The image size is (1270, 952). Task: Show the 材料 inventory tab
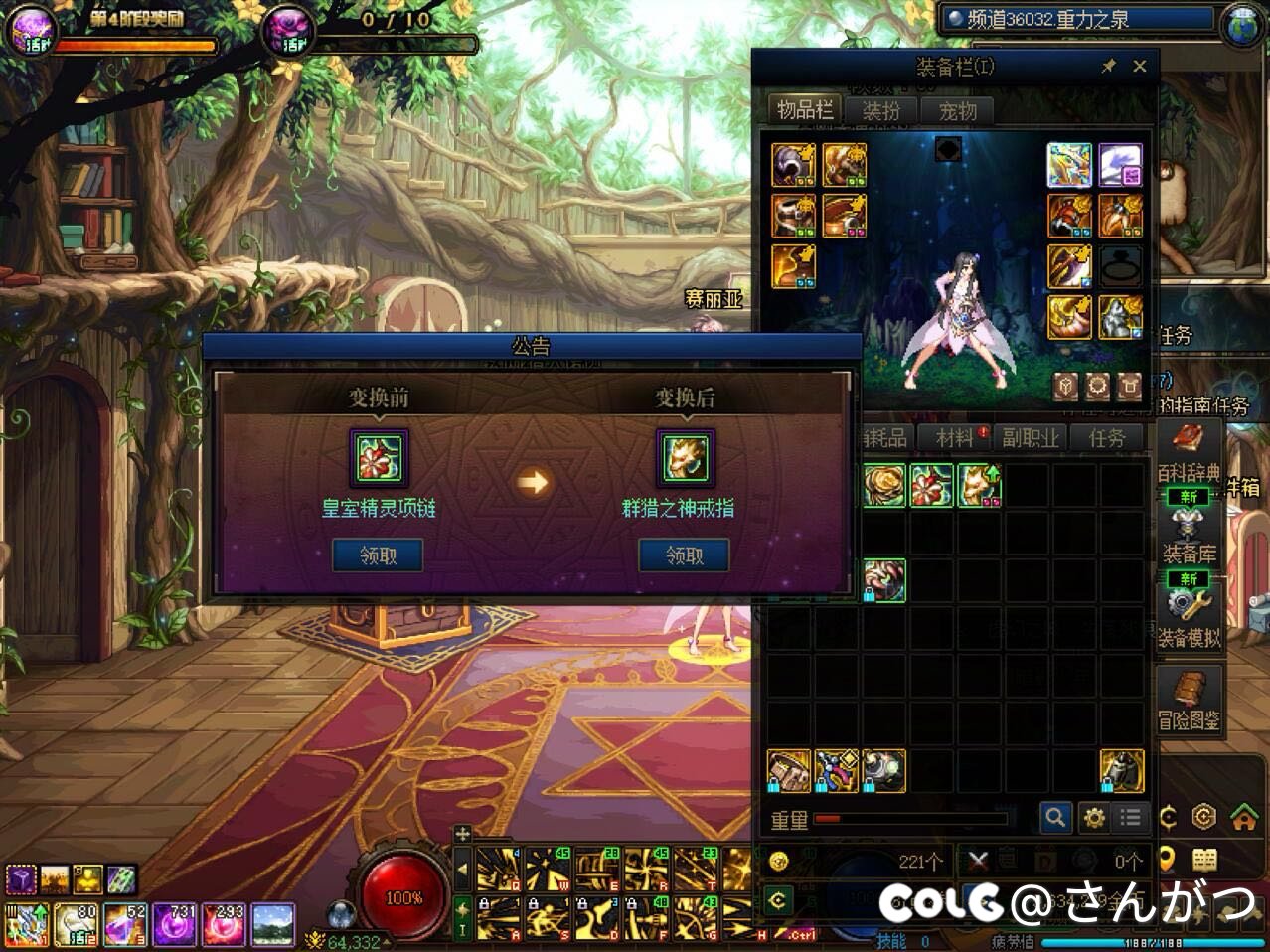(x=956, y=438)
